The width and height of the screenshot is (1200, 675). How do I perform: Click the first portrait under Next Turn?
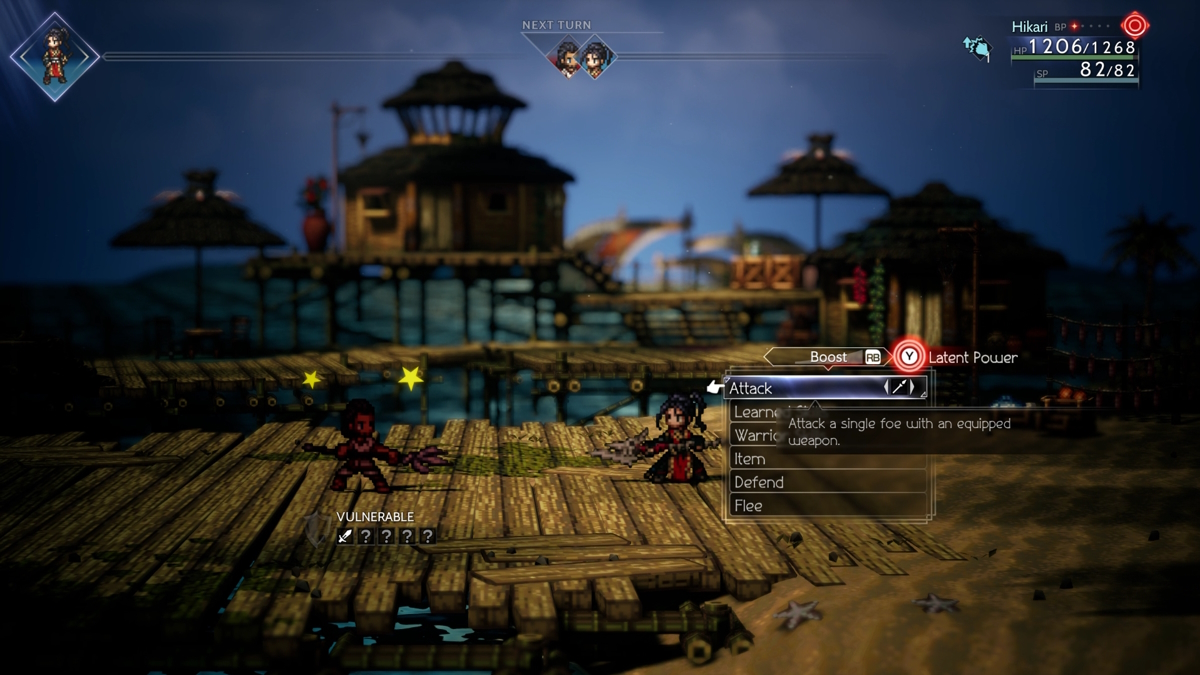point(568,57)
